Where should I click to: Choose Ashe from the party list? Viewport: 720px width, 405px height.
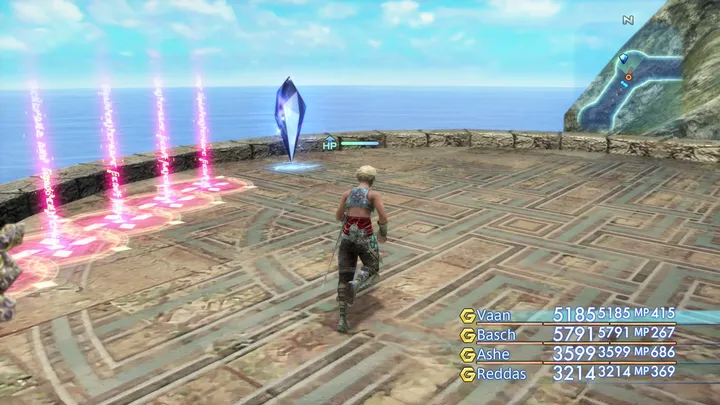click(493, 354)
